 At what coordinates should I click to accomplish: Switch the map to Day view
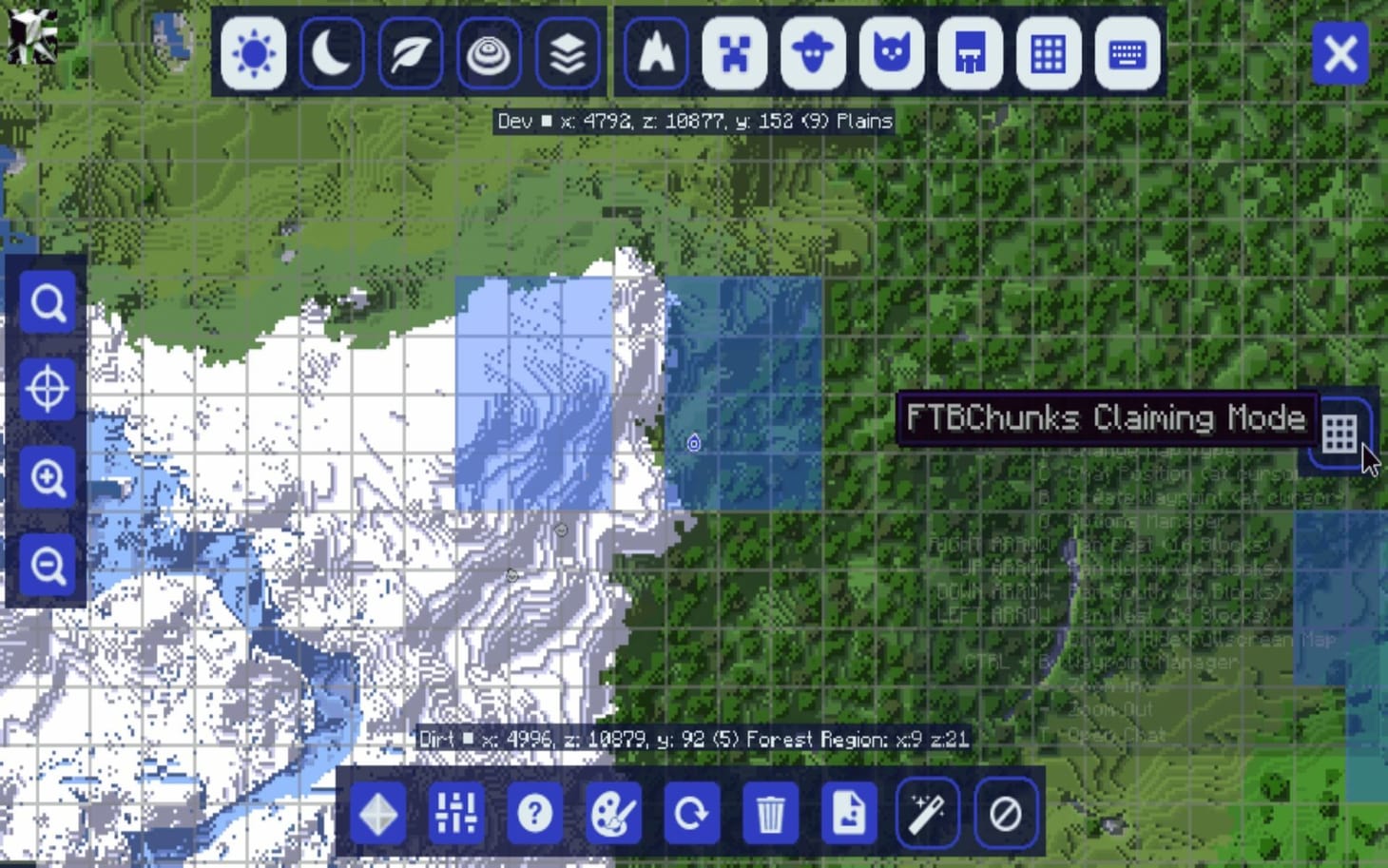tap(253, 54)
